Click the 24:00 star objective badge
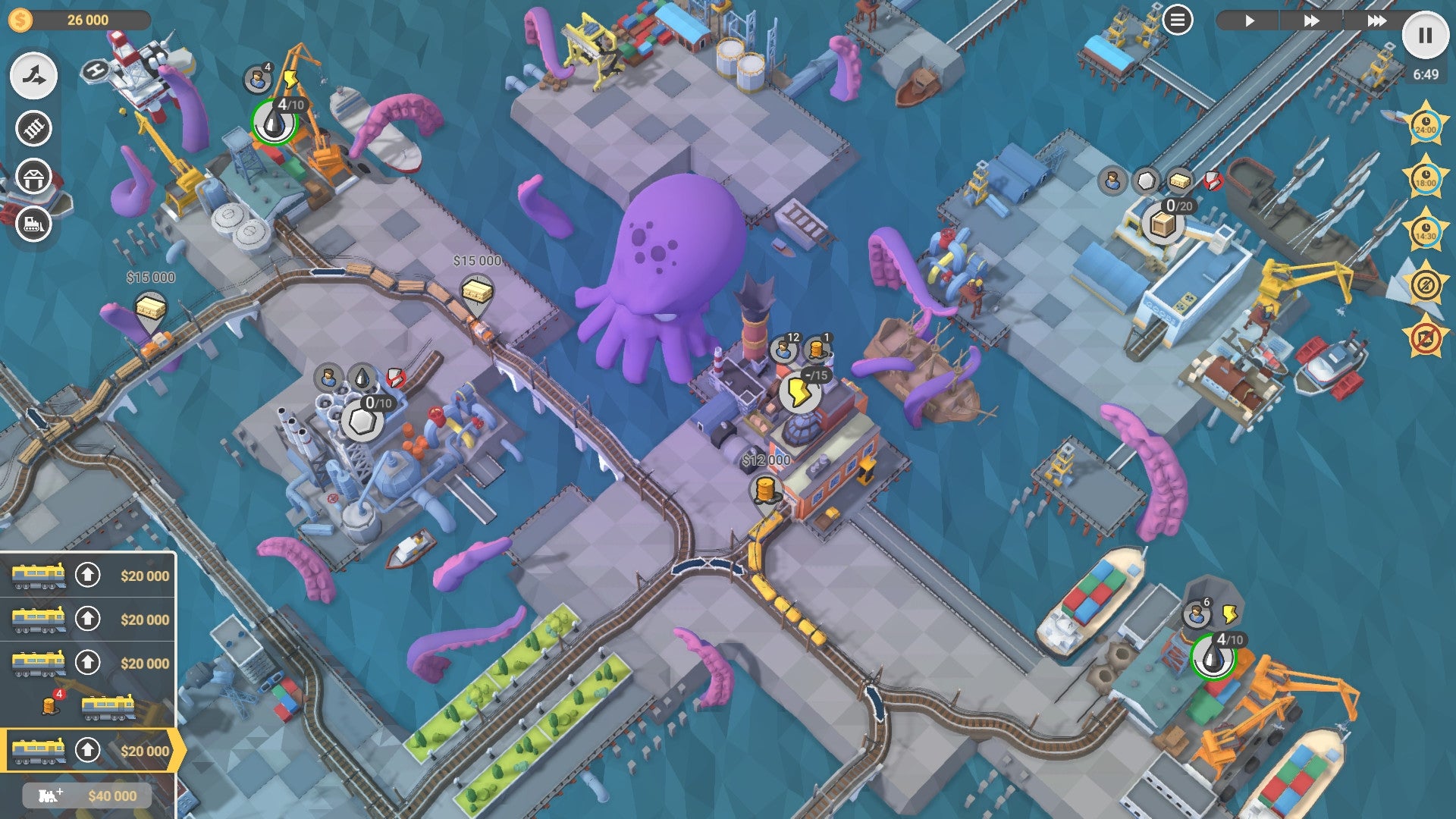Viewport: 1456px width, 819px height. pyautogui.click(x=1425, y=123)
